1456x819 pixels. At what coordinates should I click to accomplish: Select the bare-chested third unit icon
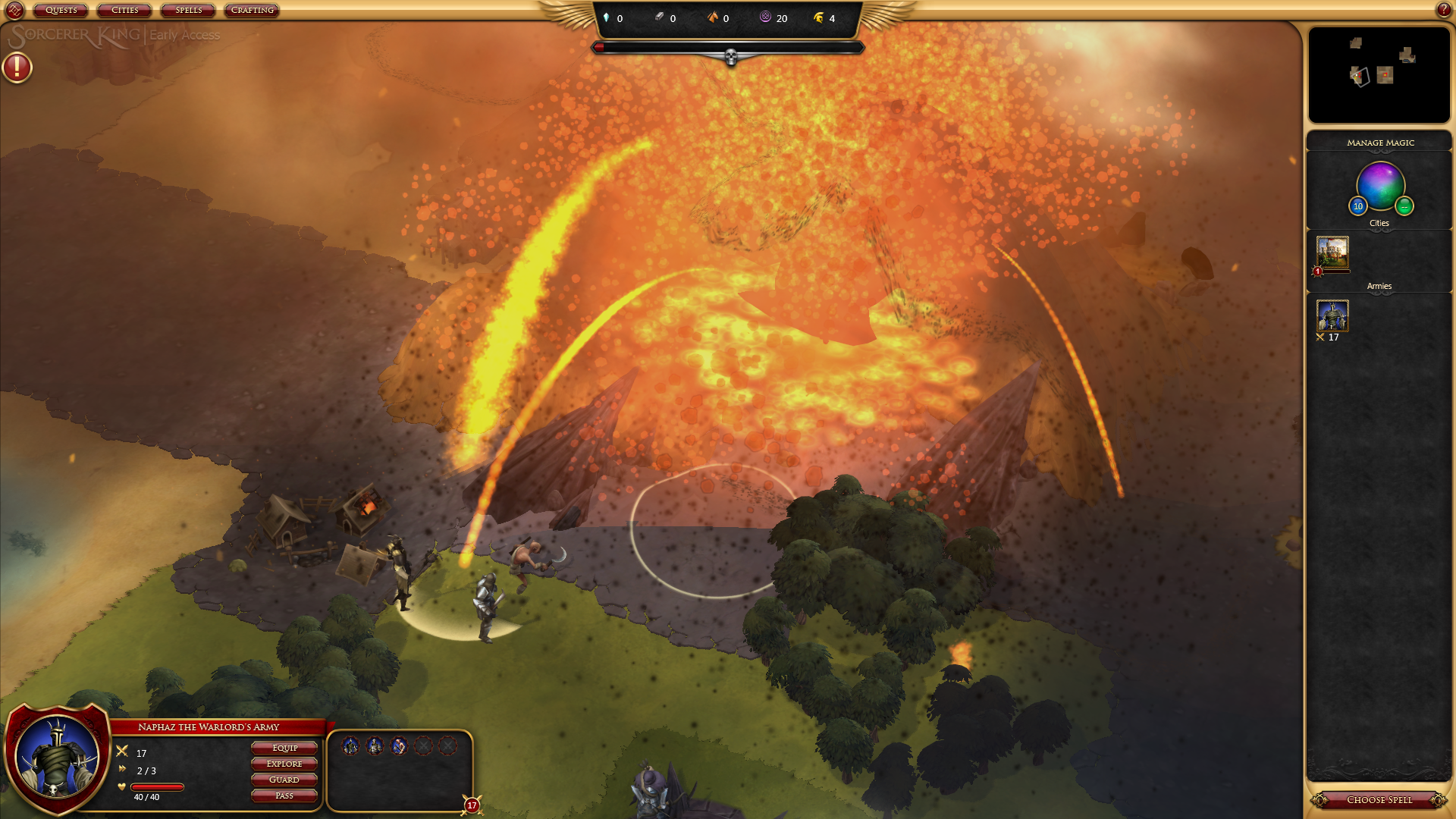(x=399, y=746)
